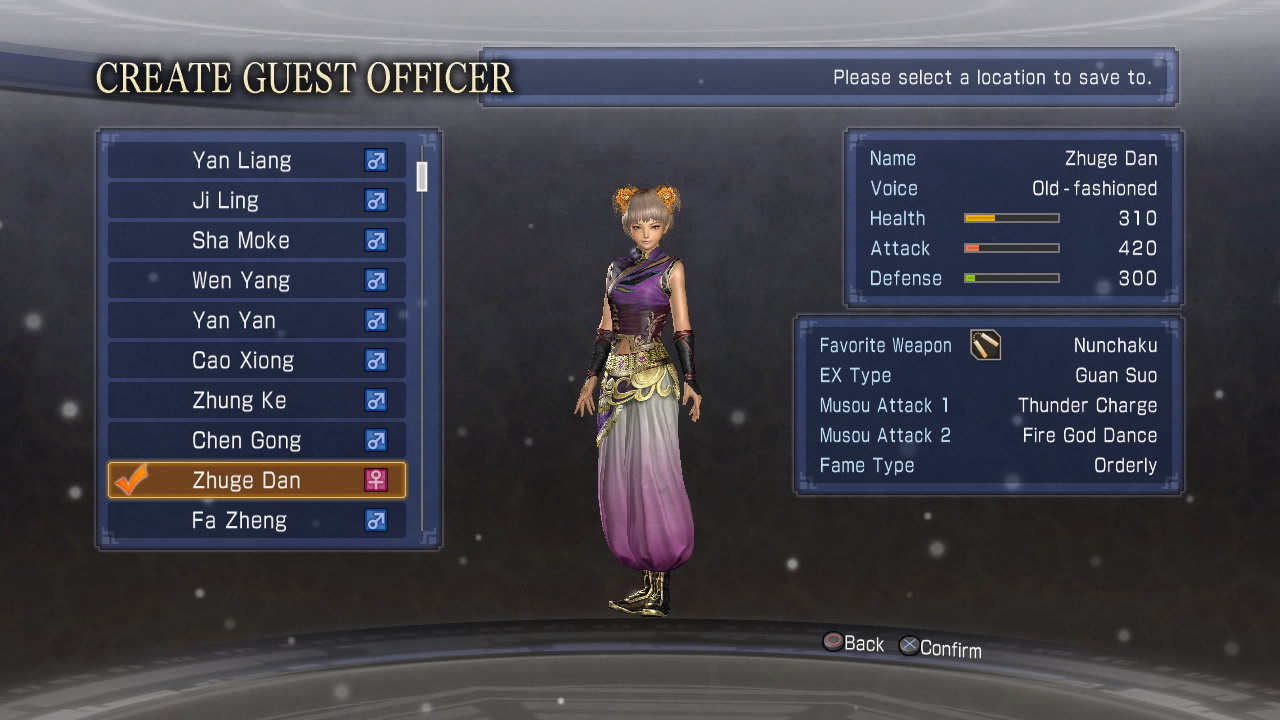Choose the Chen Gong list entry

pyautogui.click(x=256, y=441)
